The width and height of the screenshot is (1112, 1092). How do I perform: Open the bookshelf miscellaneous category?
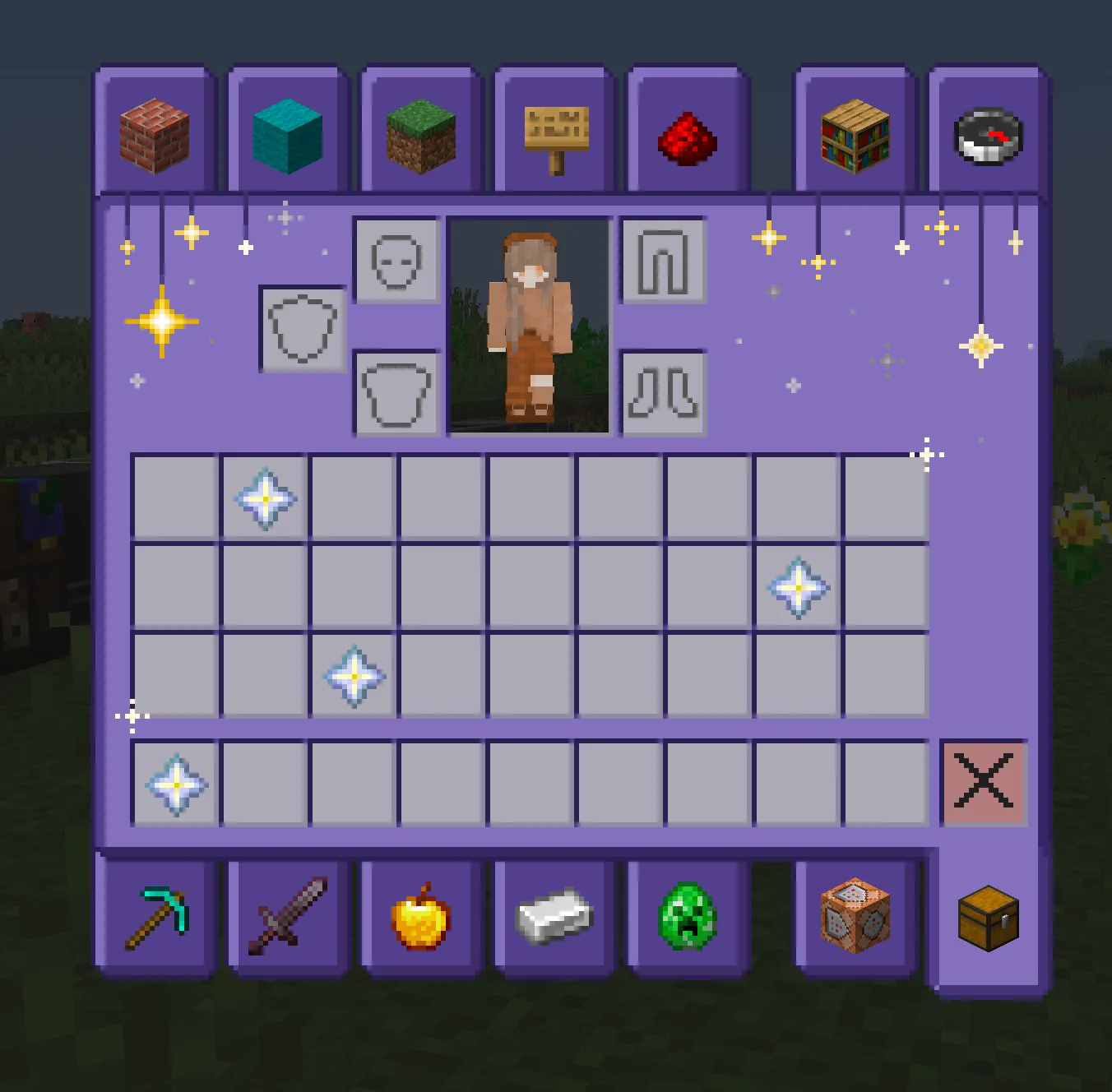coord(854,132)
